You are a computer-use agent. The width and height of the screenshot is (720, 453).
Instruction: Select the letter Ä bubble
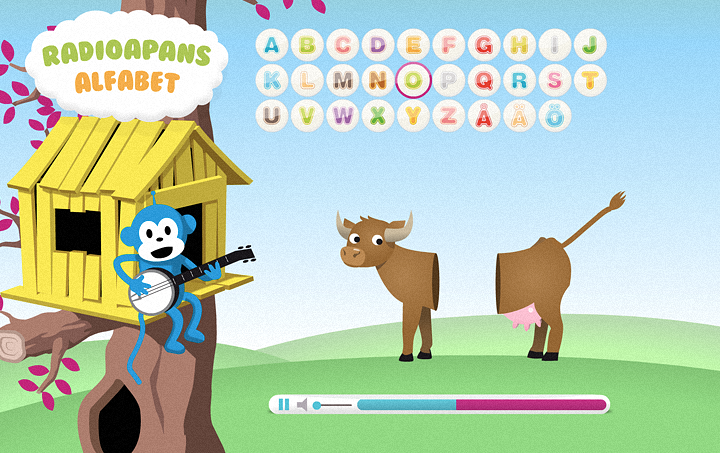click(519, 115)
